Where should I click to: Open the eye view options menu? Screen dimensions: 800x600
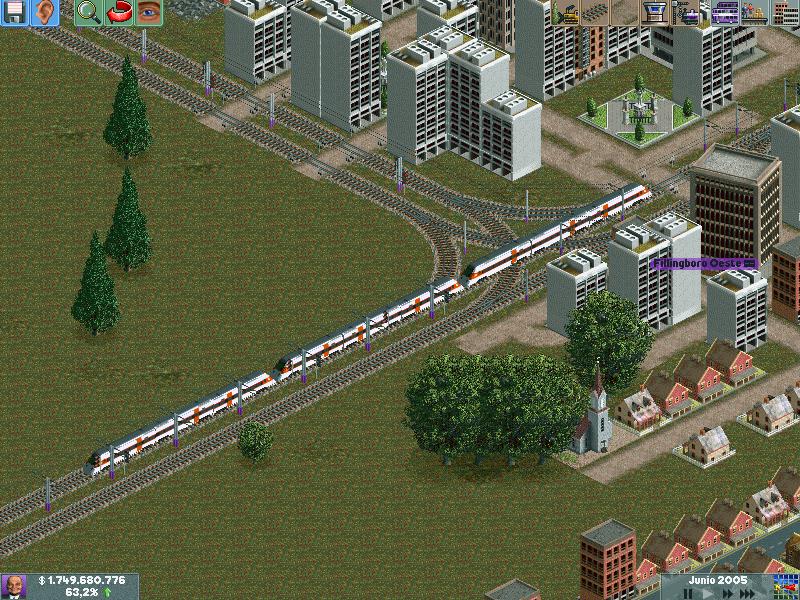(149, 12)
